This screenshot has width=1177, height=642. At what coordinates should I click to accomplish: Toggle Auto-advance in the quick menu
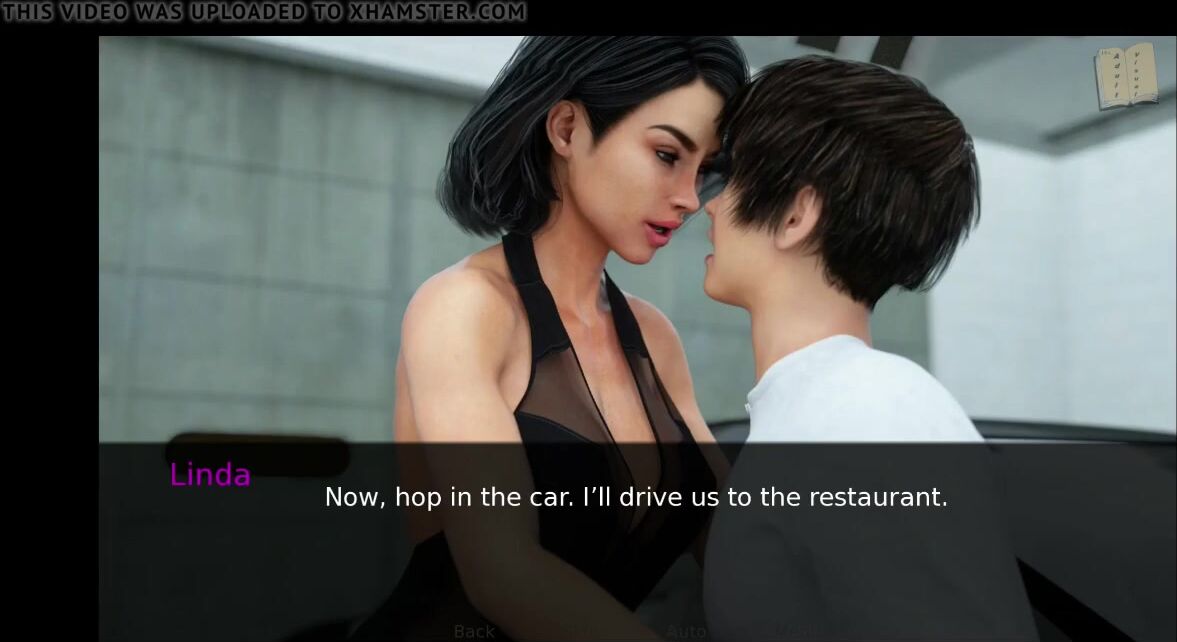point(685,631)
